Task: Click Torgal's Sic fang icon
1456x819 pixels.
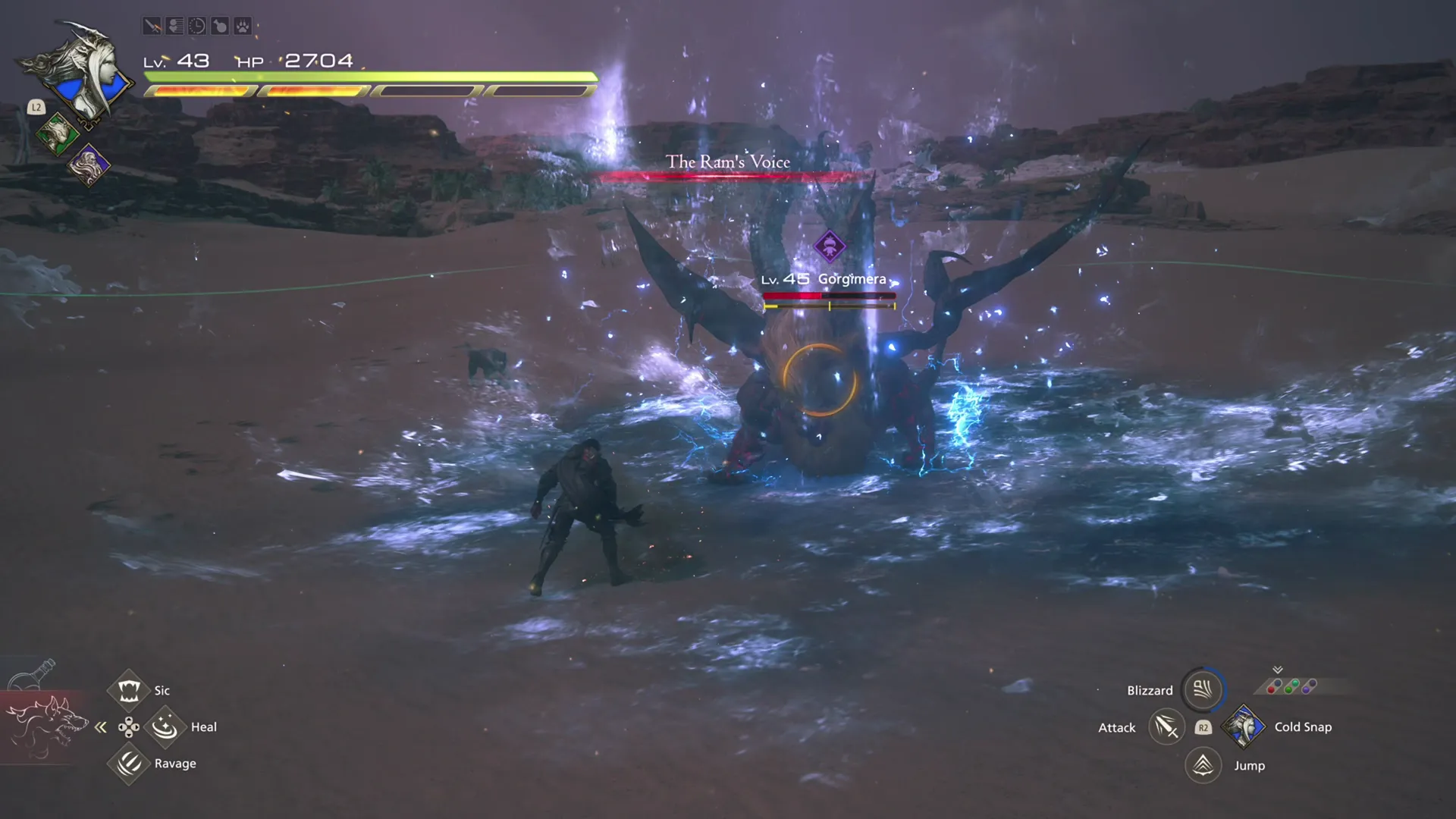Action: pos(128,689)
